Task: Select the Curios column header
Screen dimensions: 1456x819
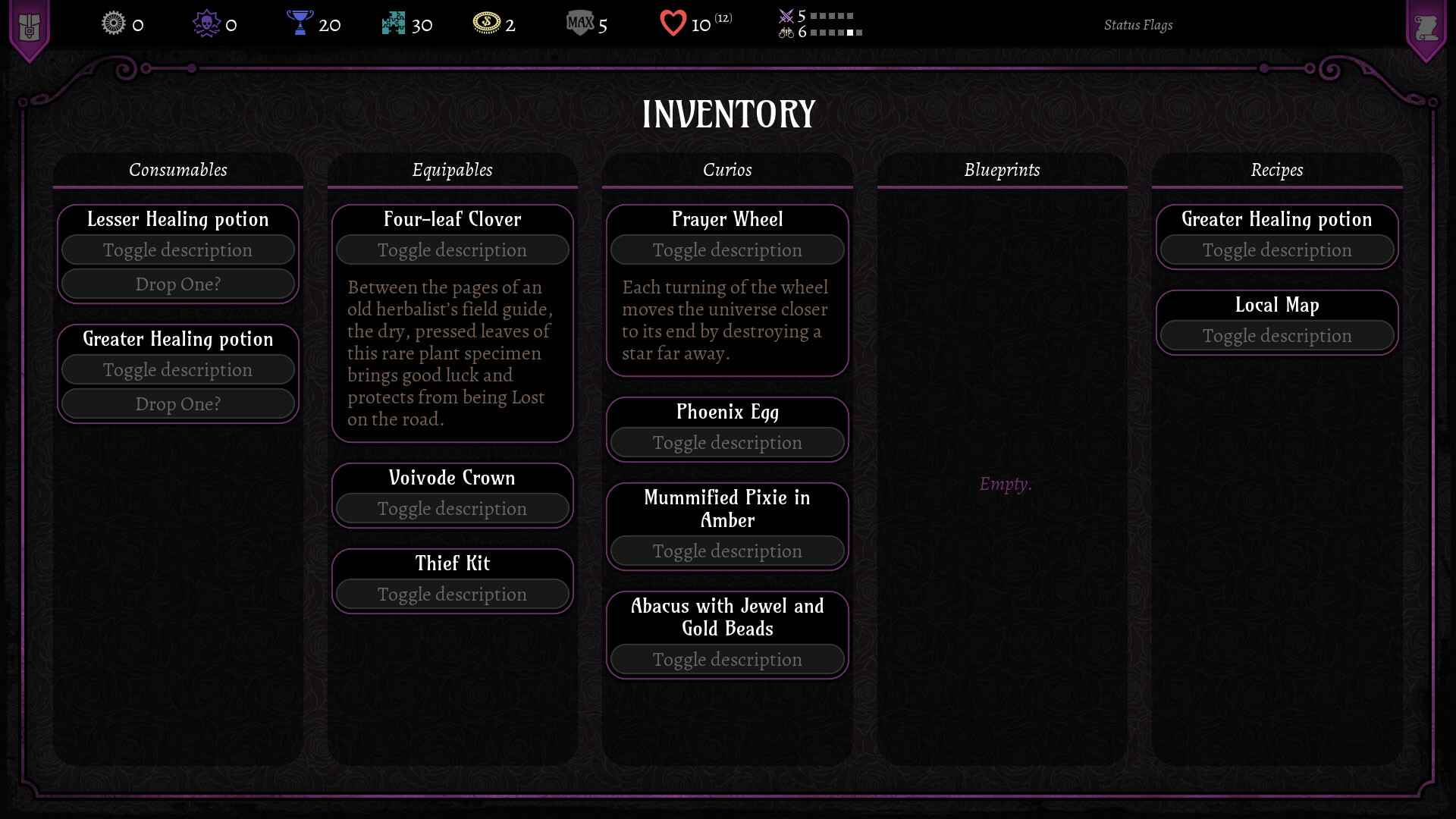Action: (x=727, y=170)
